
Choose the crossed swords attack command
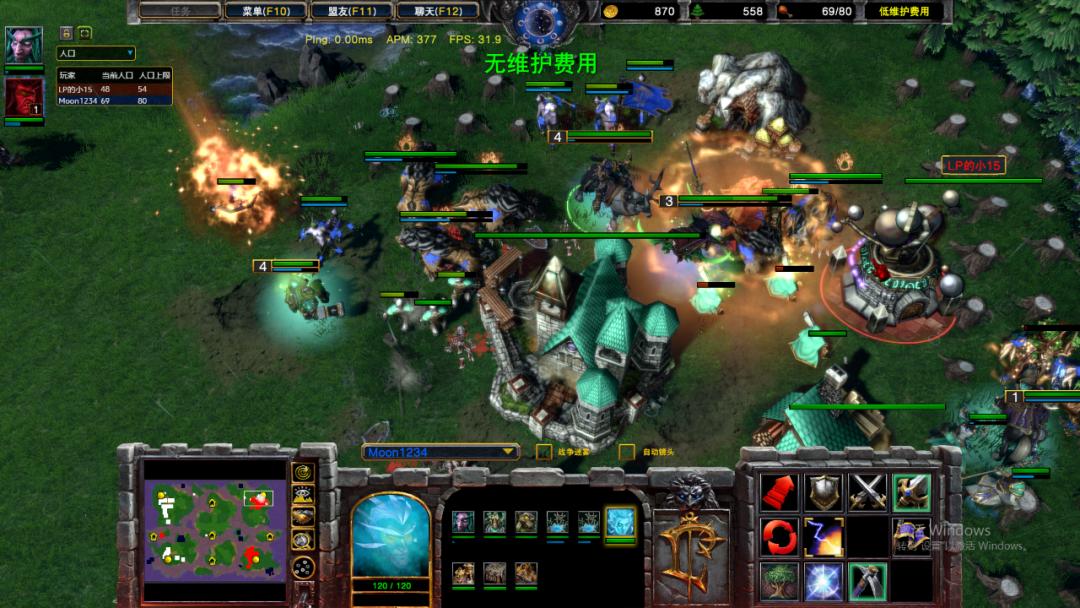[x=867, y=491]
